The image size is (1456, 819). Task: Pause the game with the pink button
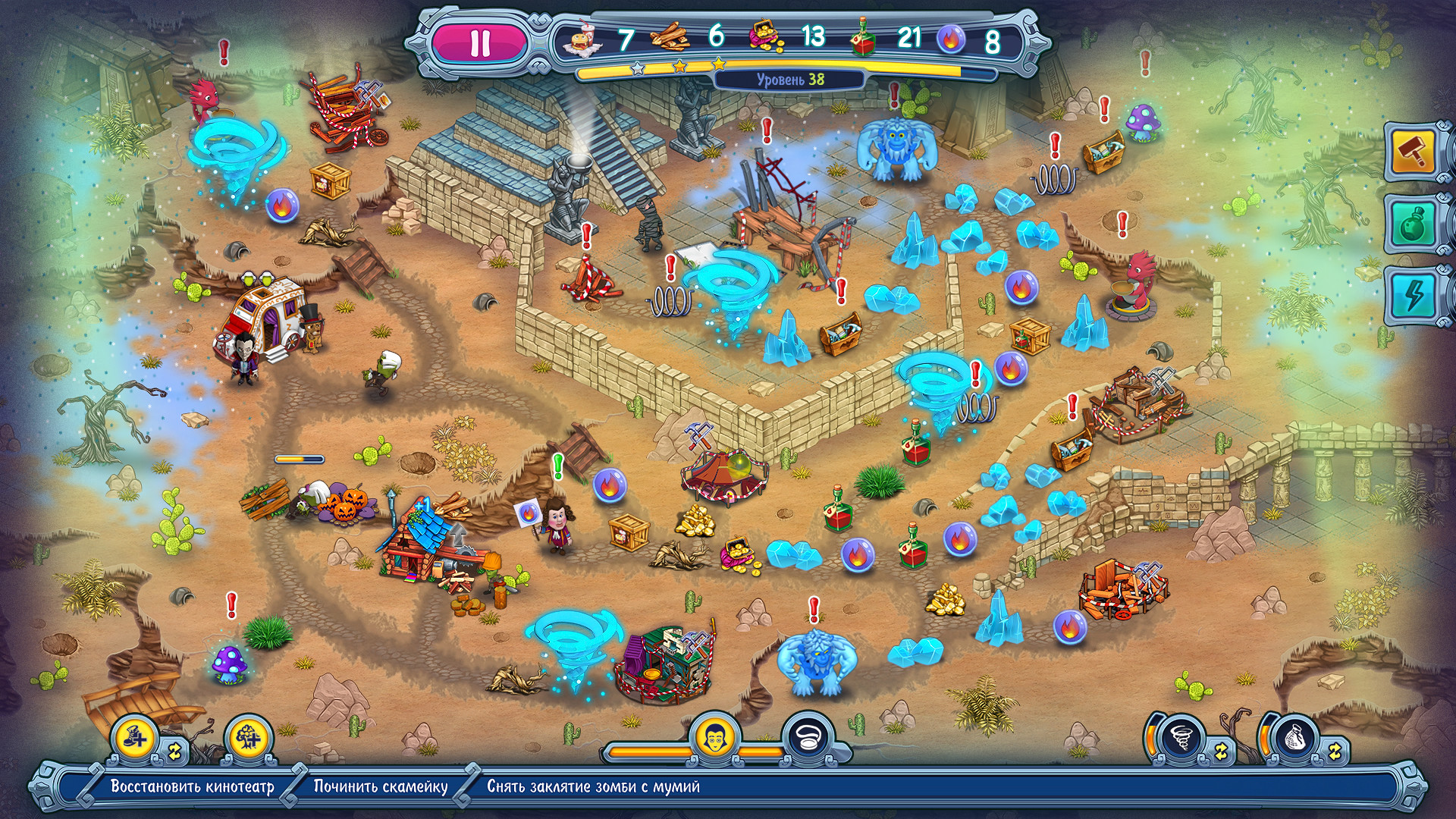click(x=480, y=42)
